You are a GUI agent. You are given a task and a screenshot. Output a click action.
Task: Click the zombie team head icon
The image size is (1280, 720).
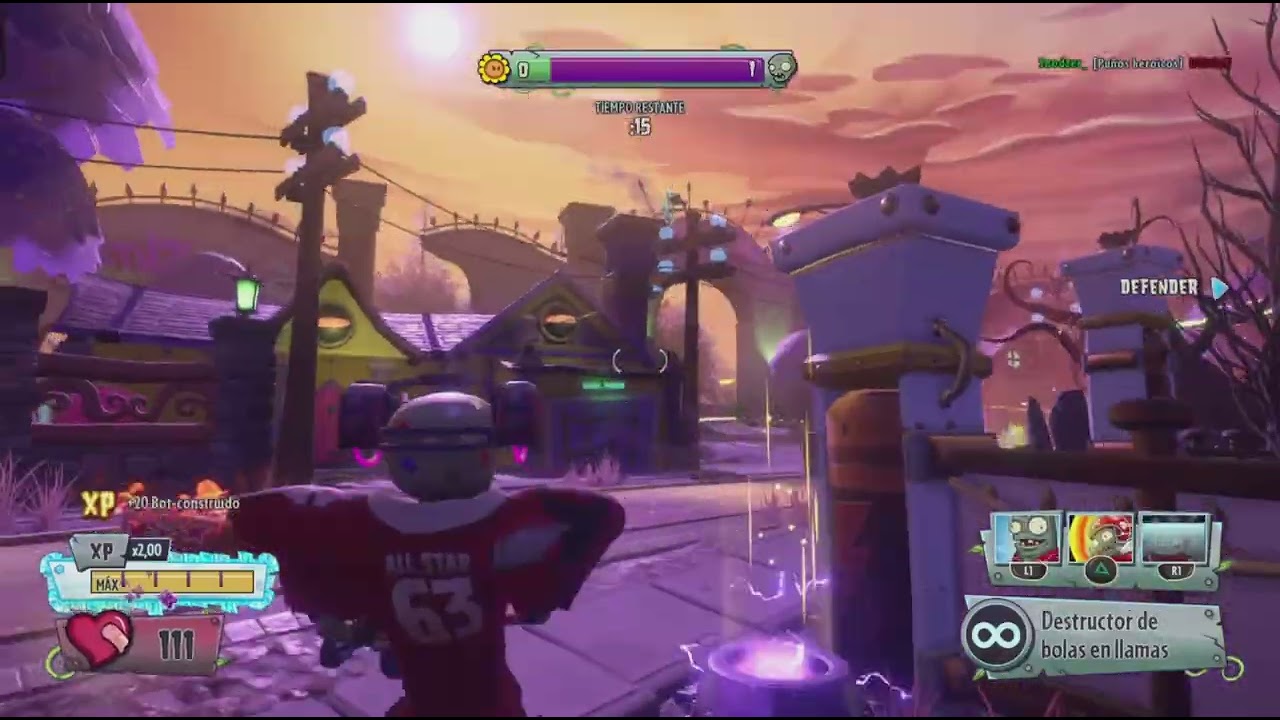[781, 69]
